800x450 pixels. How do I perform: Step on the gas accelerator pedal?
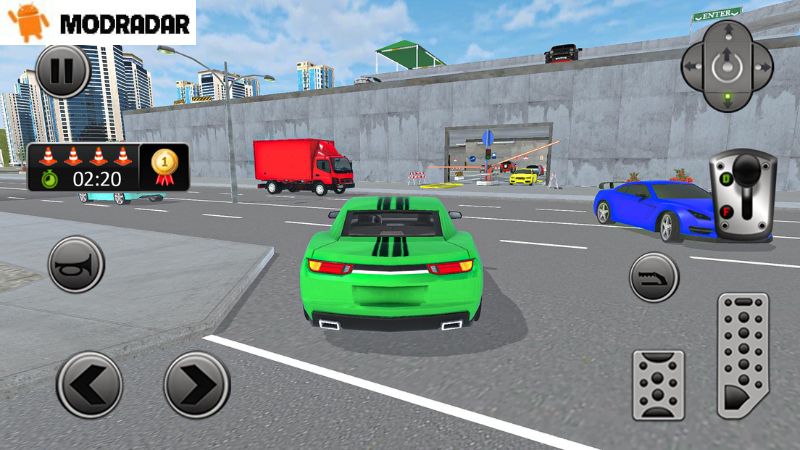pyautogui.click(x=743, y=354)
